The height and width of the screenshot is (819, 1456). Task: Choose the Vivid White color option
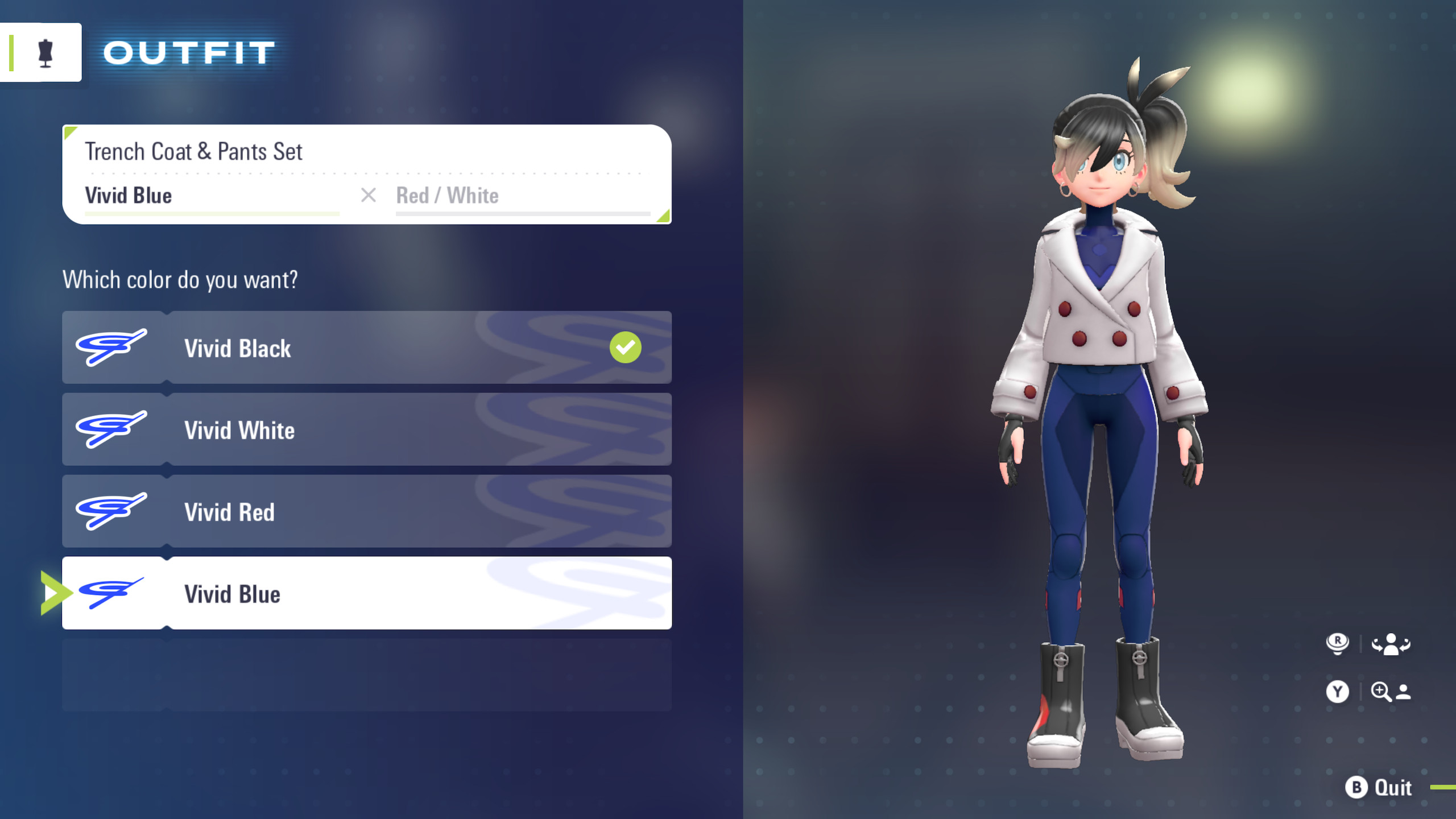click(x=367, y=429)
